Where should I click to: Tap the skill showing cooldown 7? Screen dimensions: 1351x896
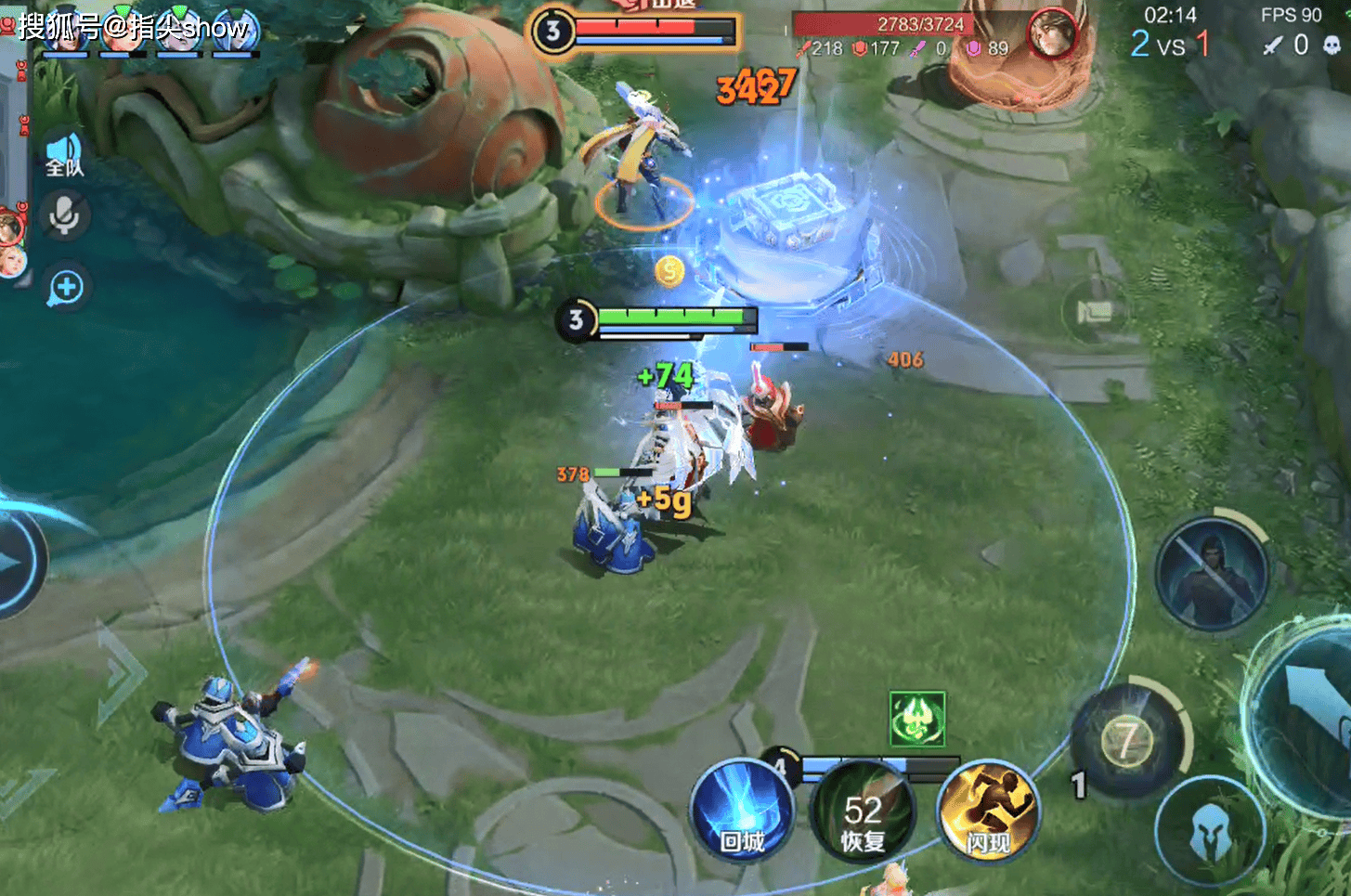1128,740
